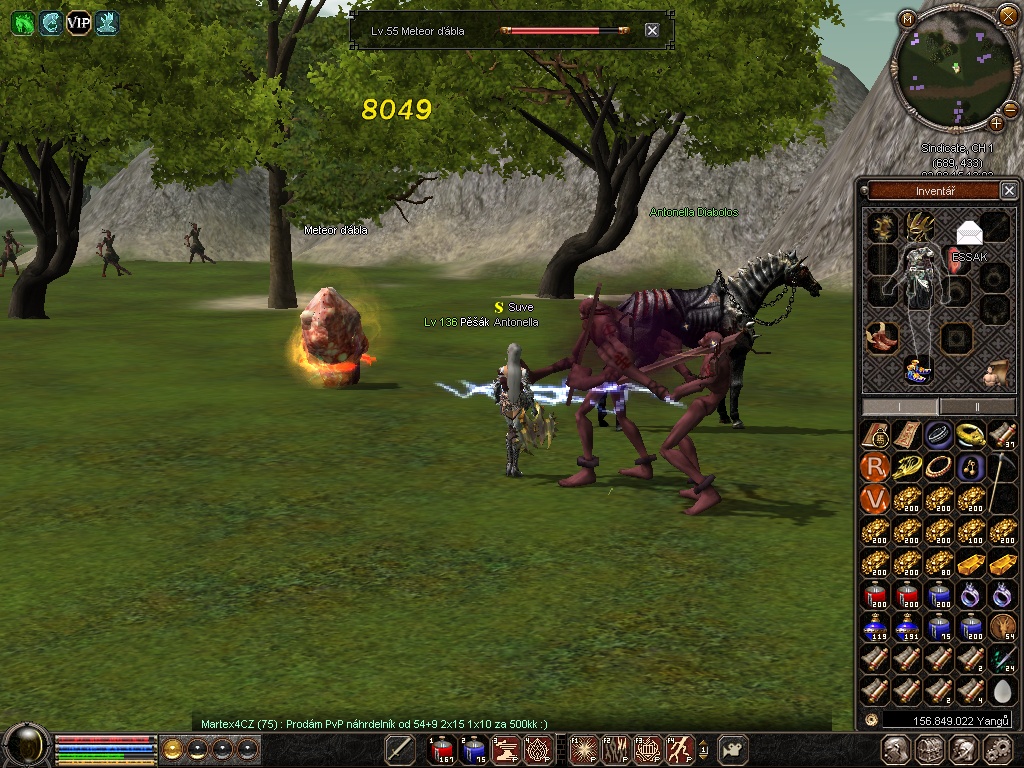The width and height of the screenshot is (1024, 768).
Task: Switch to inventory page I
Action: point(900,407)
